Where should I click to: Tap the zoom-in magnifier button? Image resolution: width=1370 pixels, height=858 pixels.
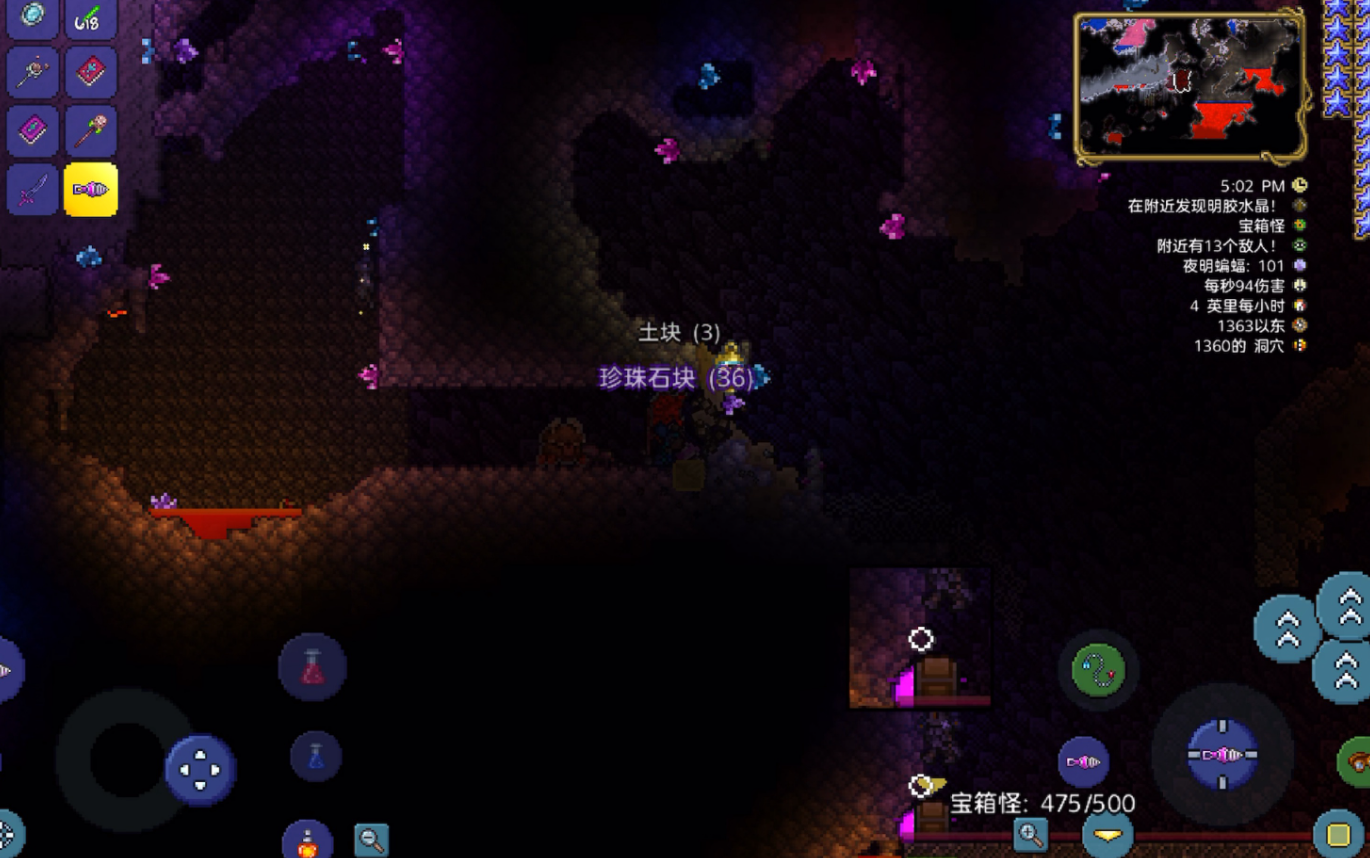[x=1029, y=833]
